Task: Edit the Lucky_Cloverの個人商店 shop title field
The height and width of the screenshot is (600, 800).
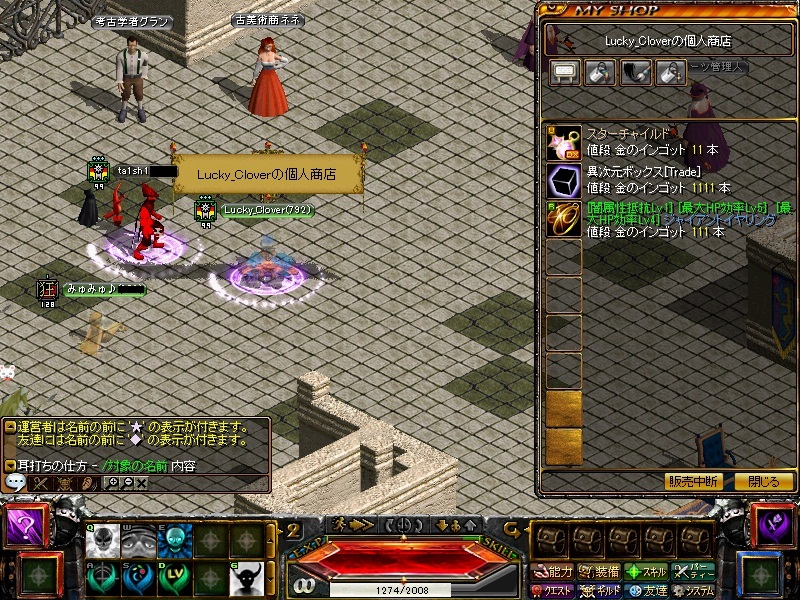Action: 667,41
